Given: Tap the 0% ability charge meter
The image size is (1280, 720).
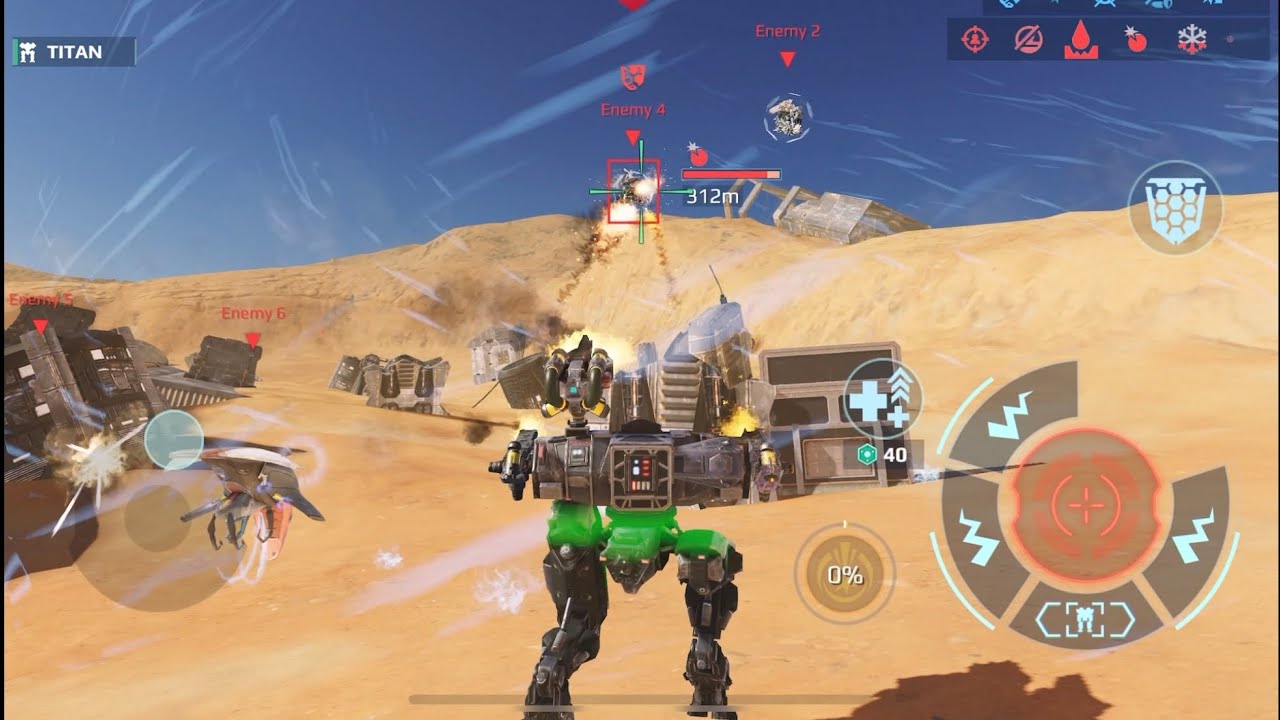Looking at the screenshot, I should [x=845, y=572].
